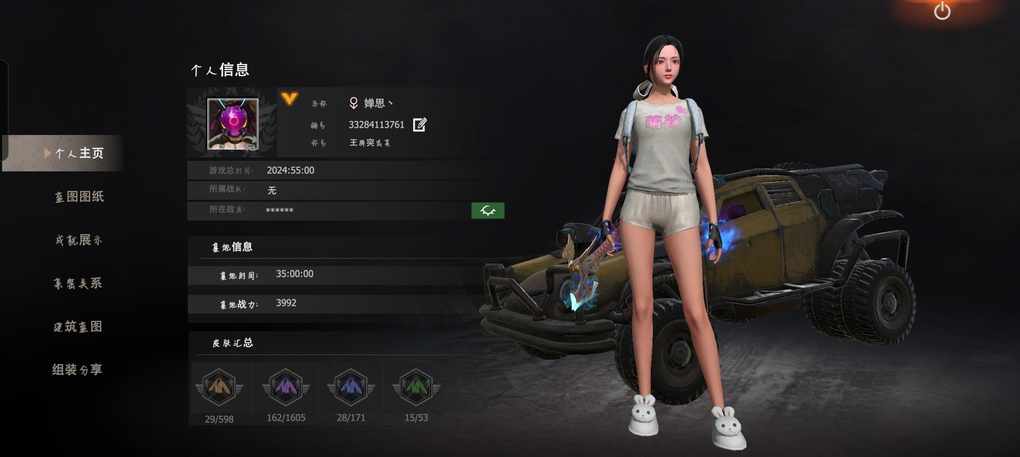
Task: Go to the 建筑蓝图 building tab
Action: pyautogui.click(x=78, y=326)
